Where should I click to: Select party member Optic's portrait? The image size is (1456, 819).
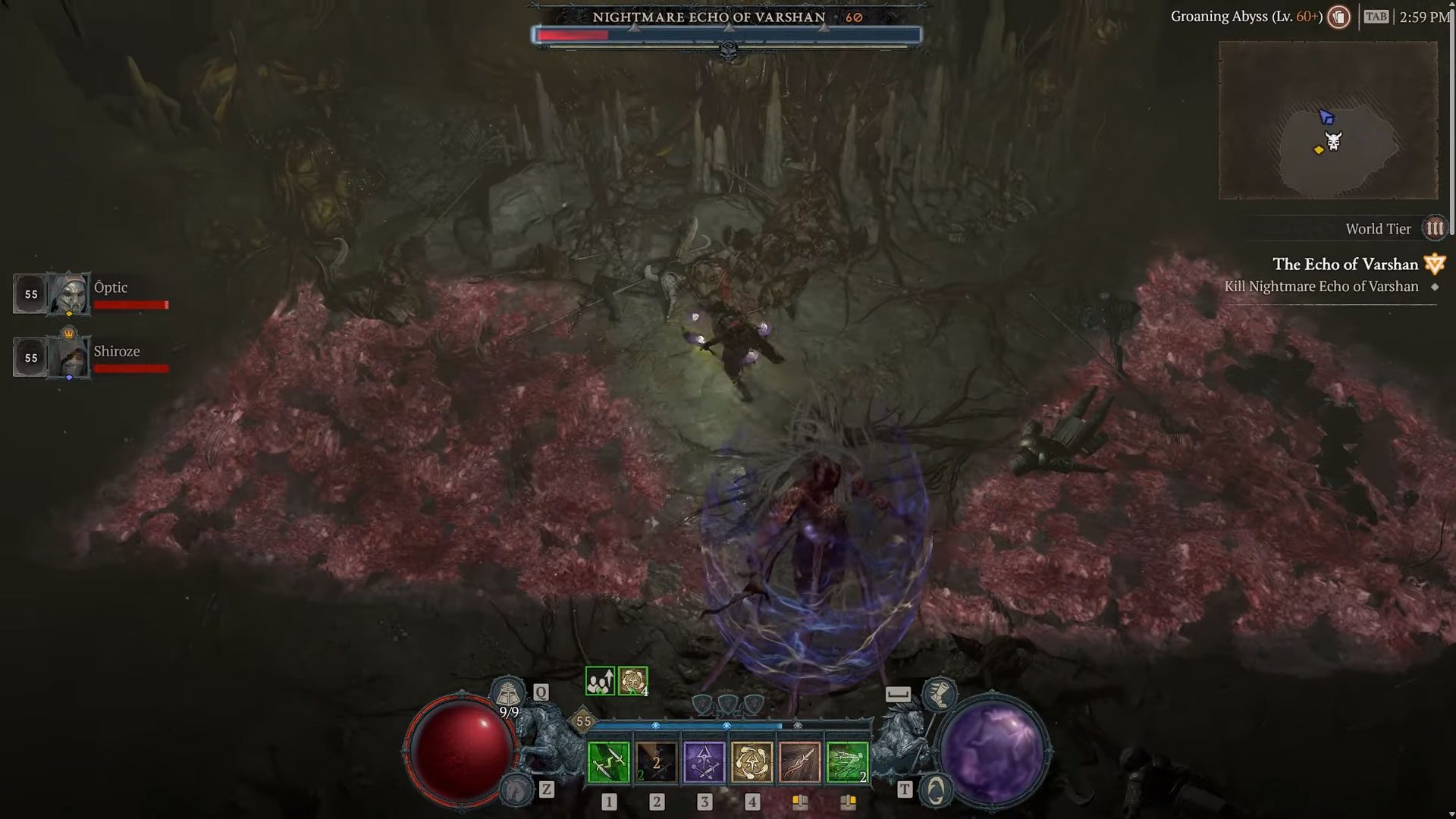(69, 293)
